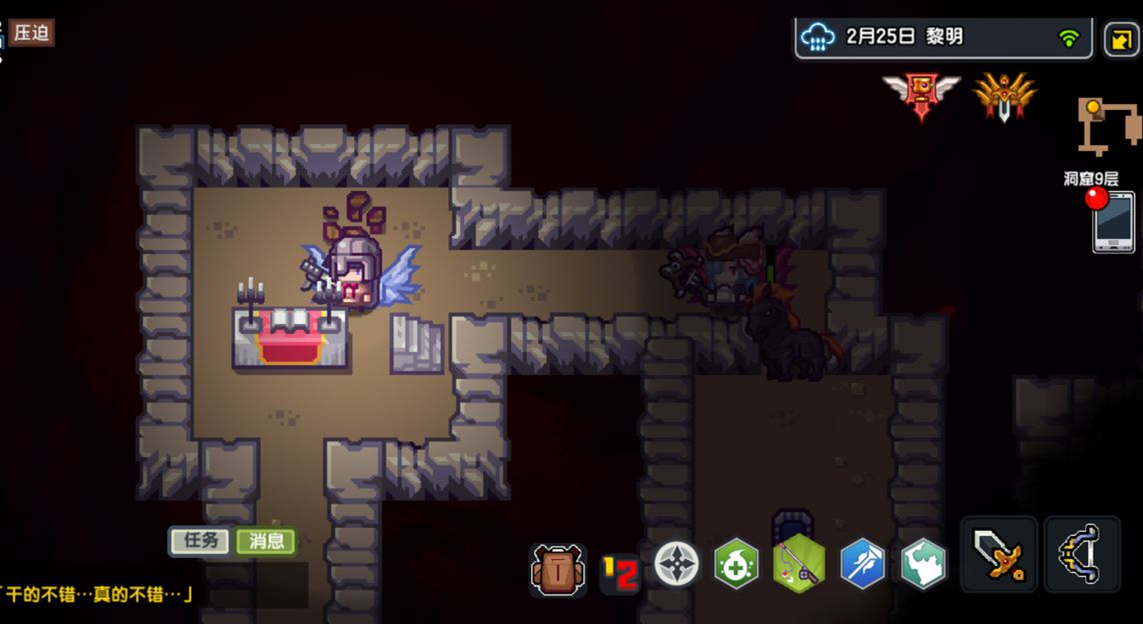Click the yellow arrow button
Viewport: 1143px width, 624px height.
pos(1120,40)
